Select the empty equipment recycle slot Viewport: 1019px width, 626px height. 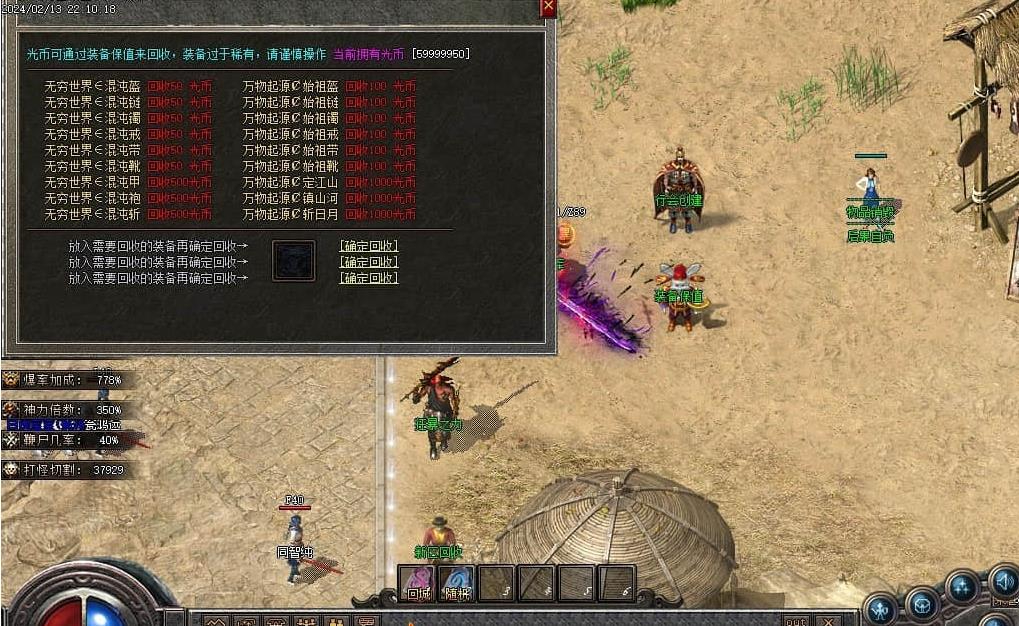294,260
